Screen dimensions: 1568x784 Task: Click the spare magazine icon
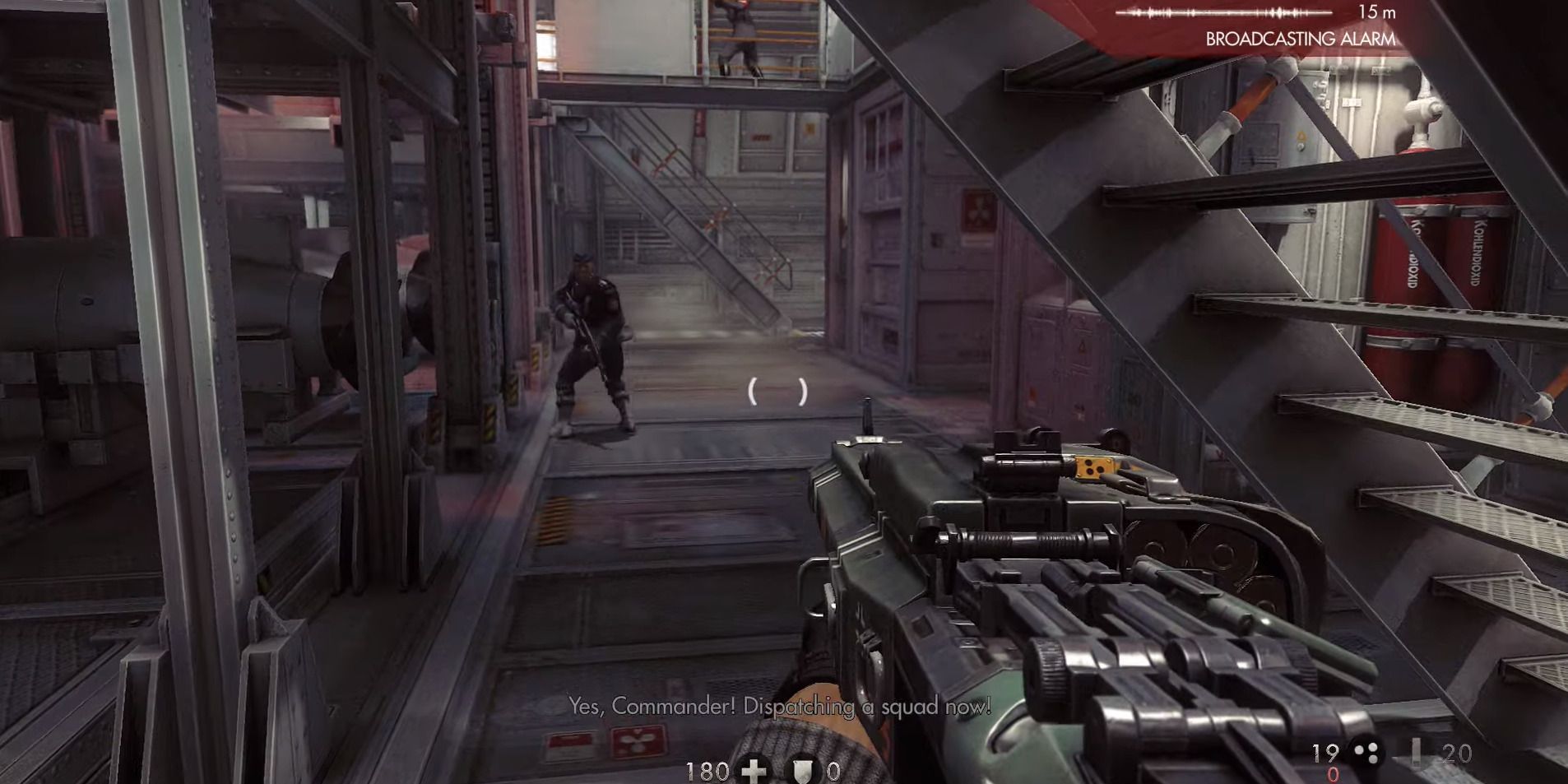[1417, 753]
